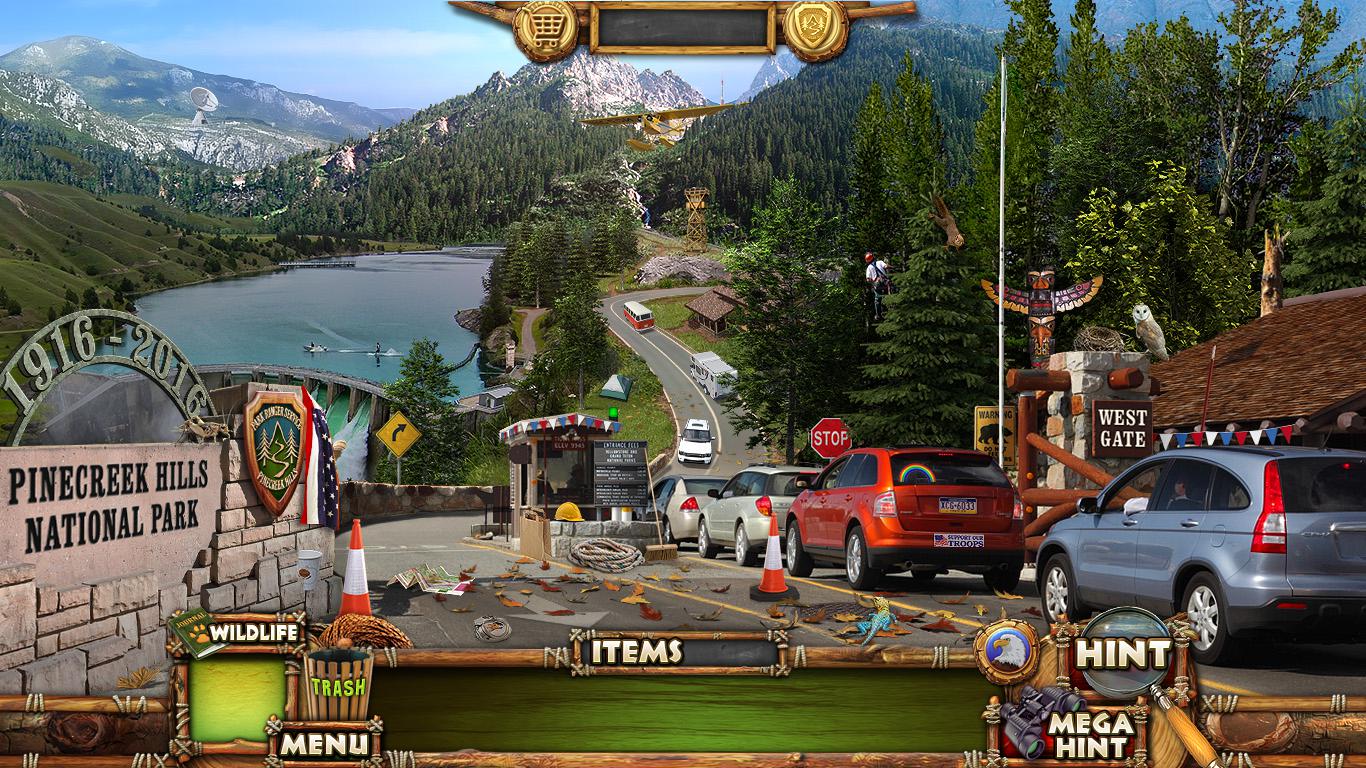Screen dimensions: 1366x768
Task: Open the Wildlife guide book
Action: (198, 633)
